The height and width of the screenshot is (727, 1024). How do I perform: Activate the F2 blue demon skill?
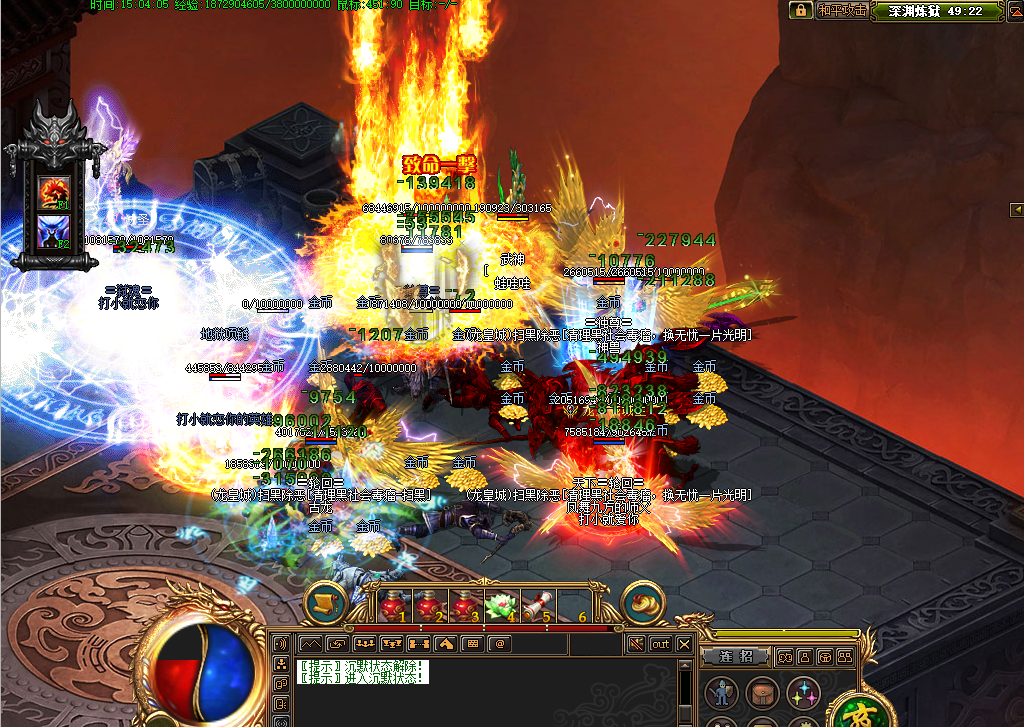[54, 232]
